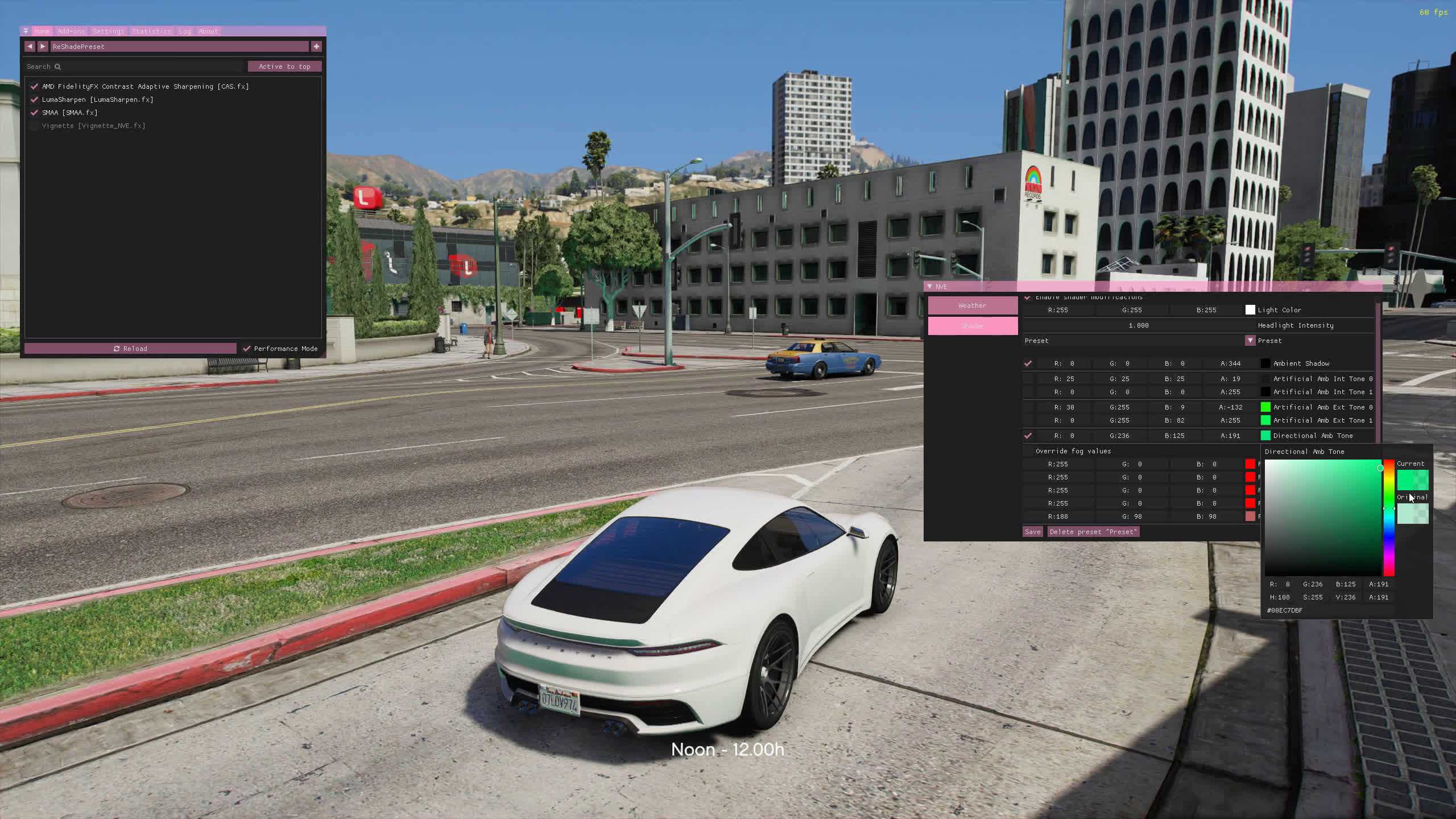Pick a hue on the rainbow bar
1456x819 pixels.
click(1389, 518)
